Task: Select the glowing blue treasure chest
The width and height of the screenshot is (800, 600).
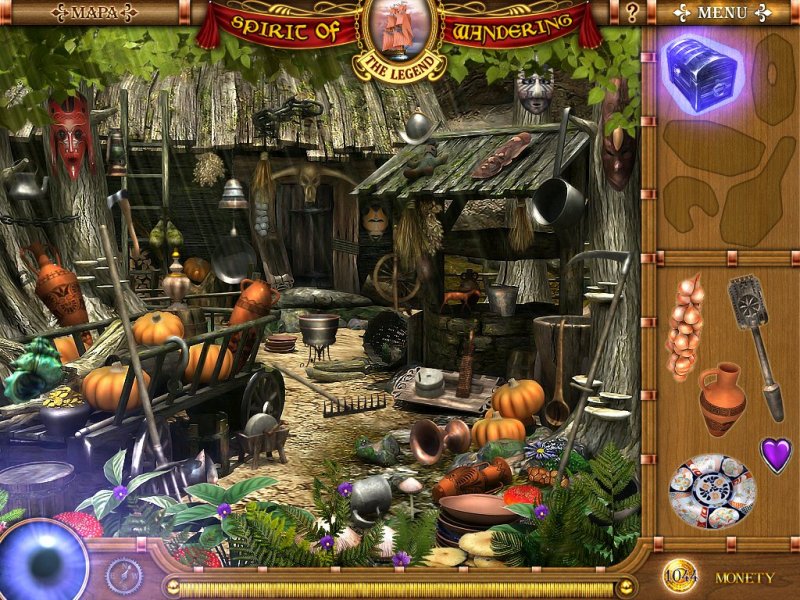Action: pyautogui.click(x=700, y=72)
